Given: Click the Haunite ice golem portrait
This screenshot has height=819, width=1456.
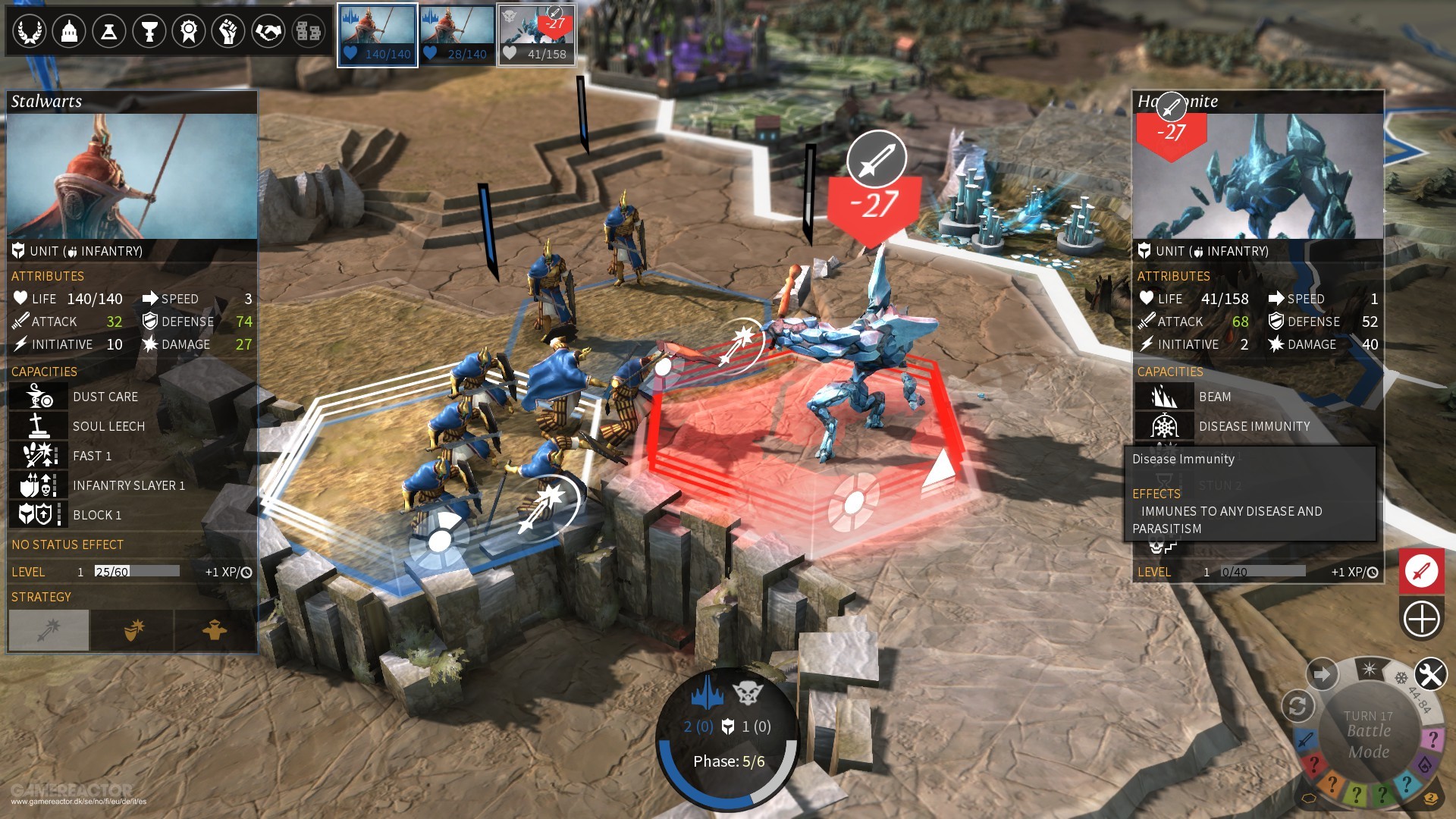Looking at the screenshot, I should tap(1258, 174).
